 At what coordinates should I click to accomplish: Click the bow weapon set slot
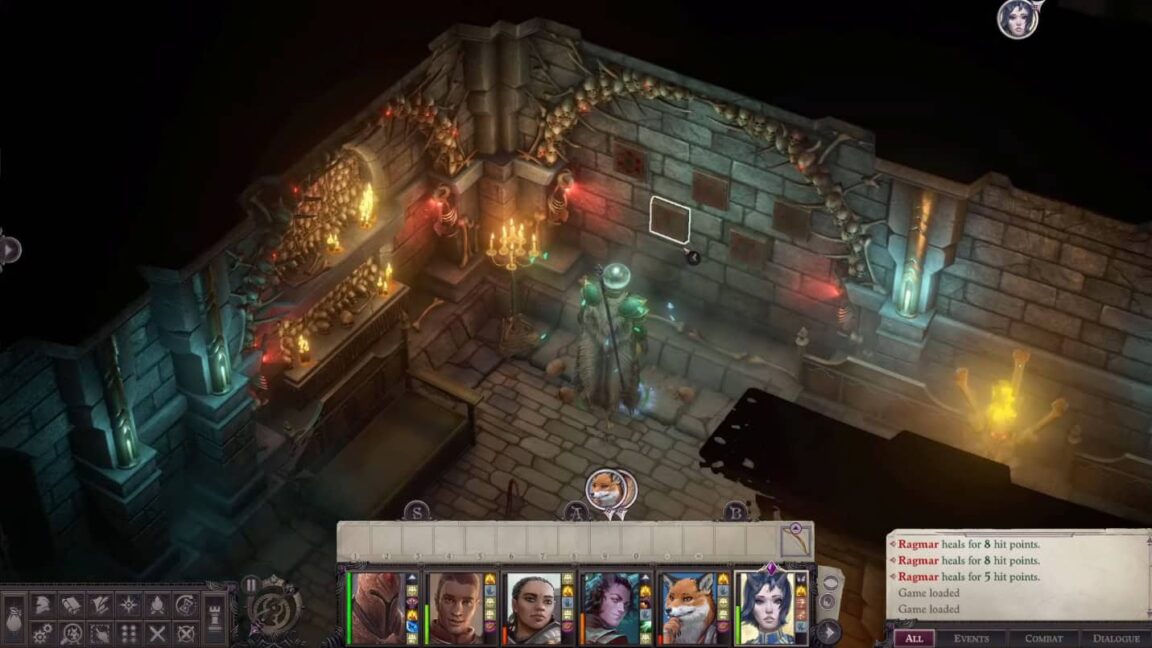click(796, 542)
